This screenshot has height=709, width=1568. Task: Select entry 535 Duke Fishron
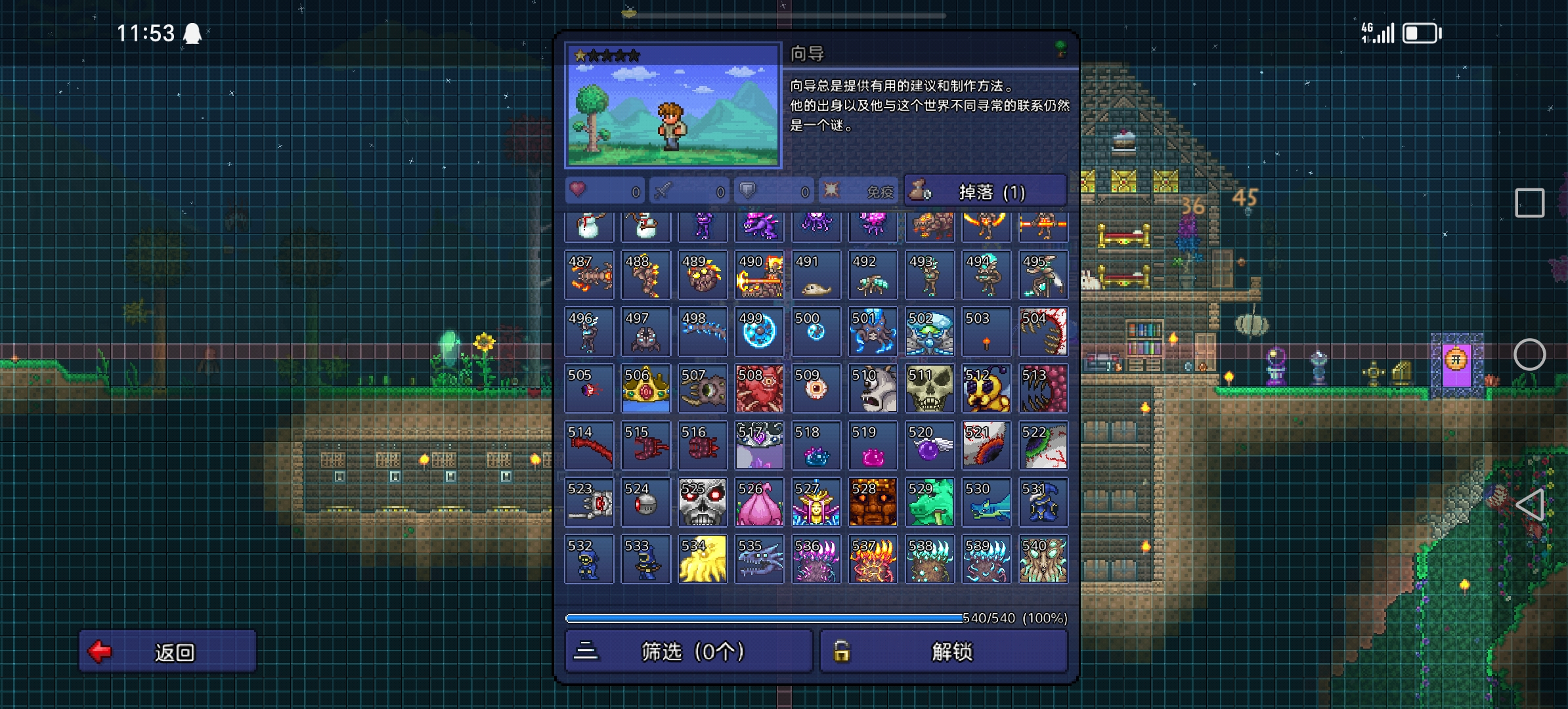[759, 559]
